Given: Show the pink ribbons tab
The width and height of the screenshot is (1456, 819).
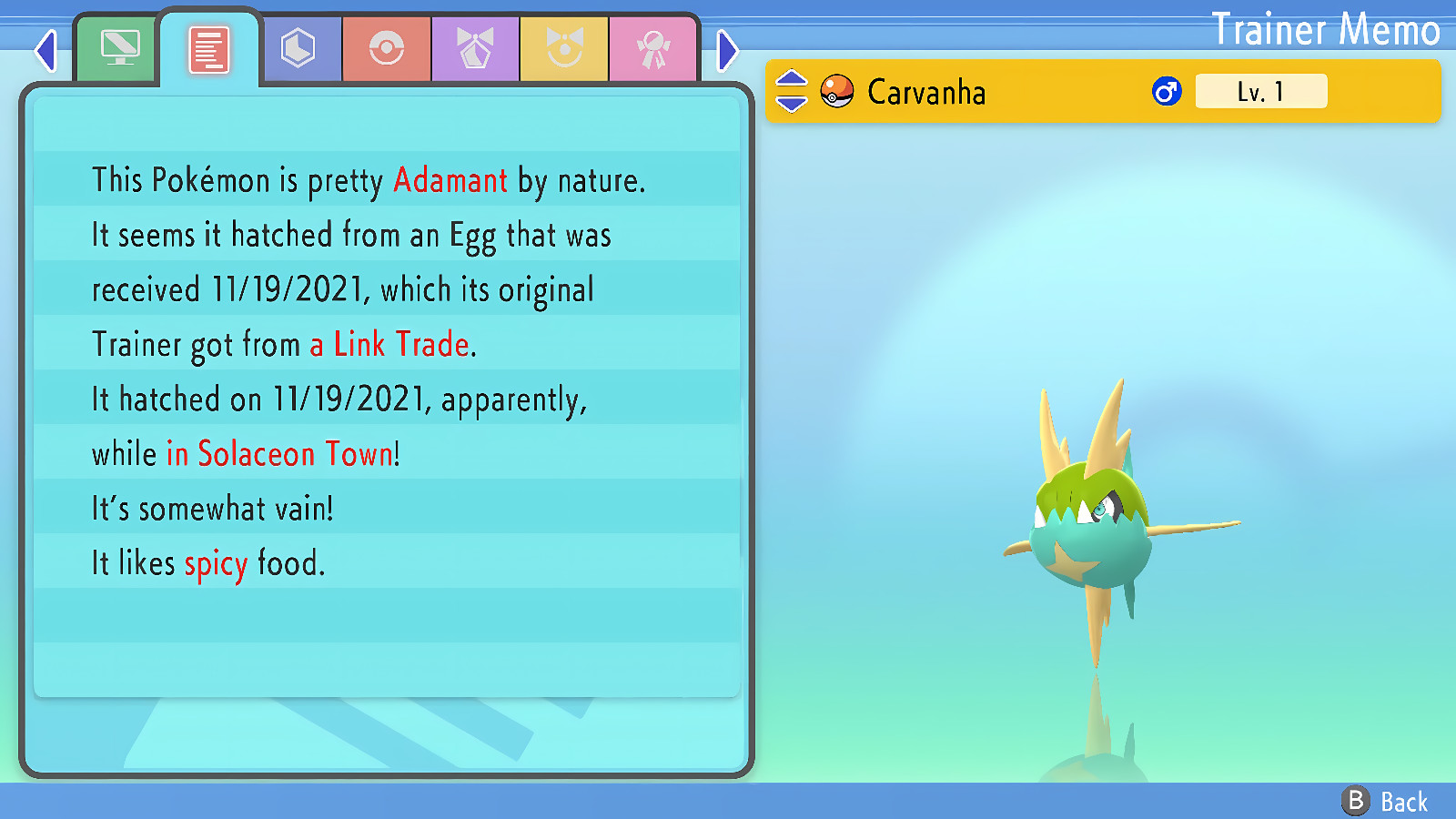Looking at the screenshot, I should pyautogui.click(x=652, y=49).
